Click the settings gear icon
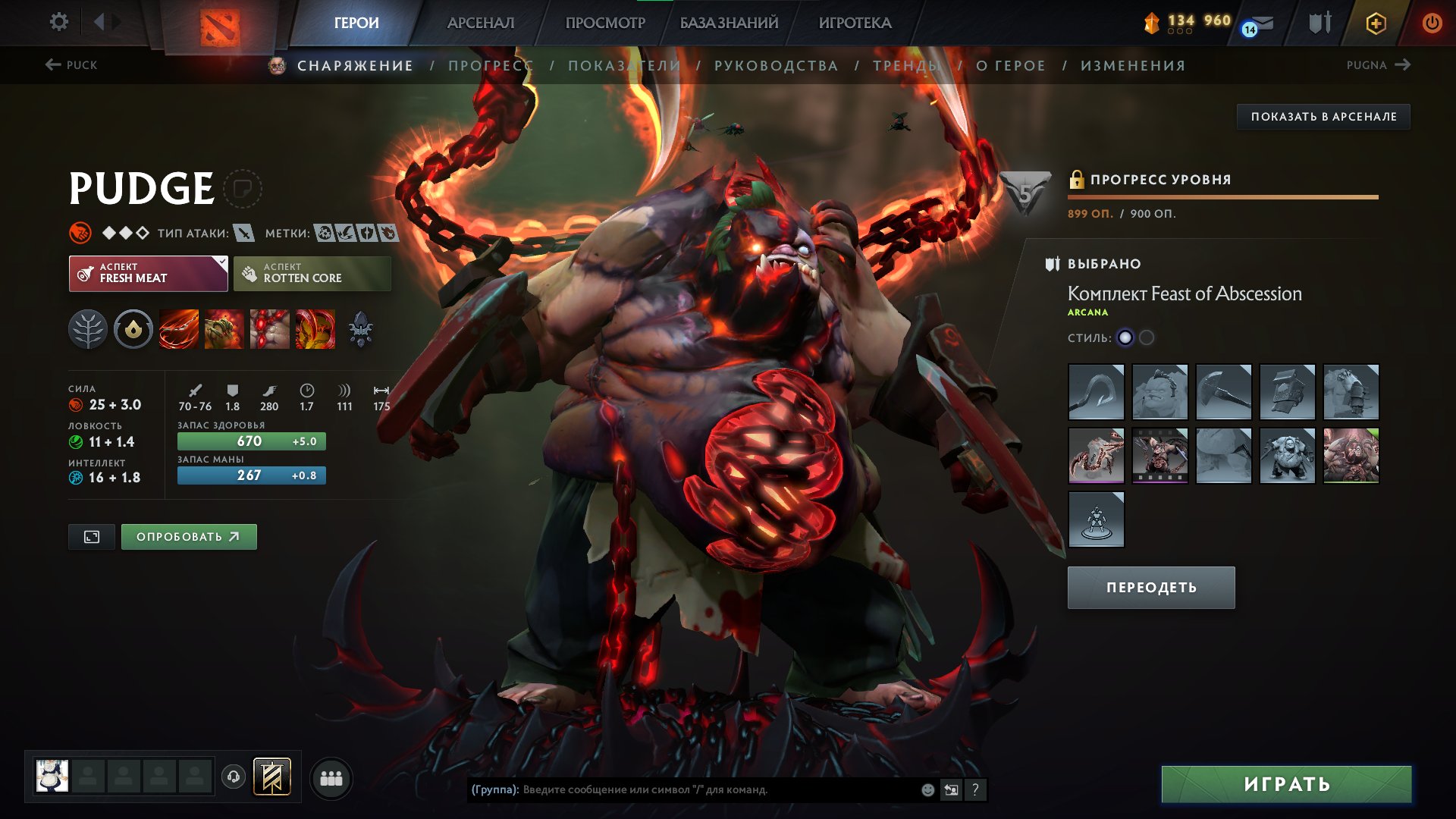 (x=58, y=22)
